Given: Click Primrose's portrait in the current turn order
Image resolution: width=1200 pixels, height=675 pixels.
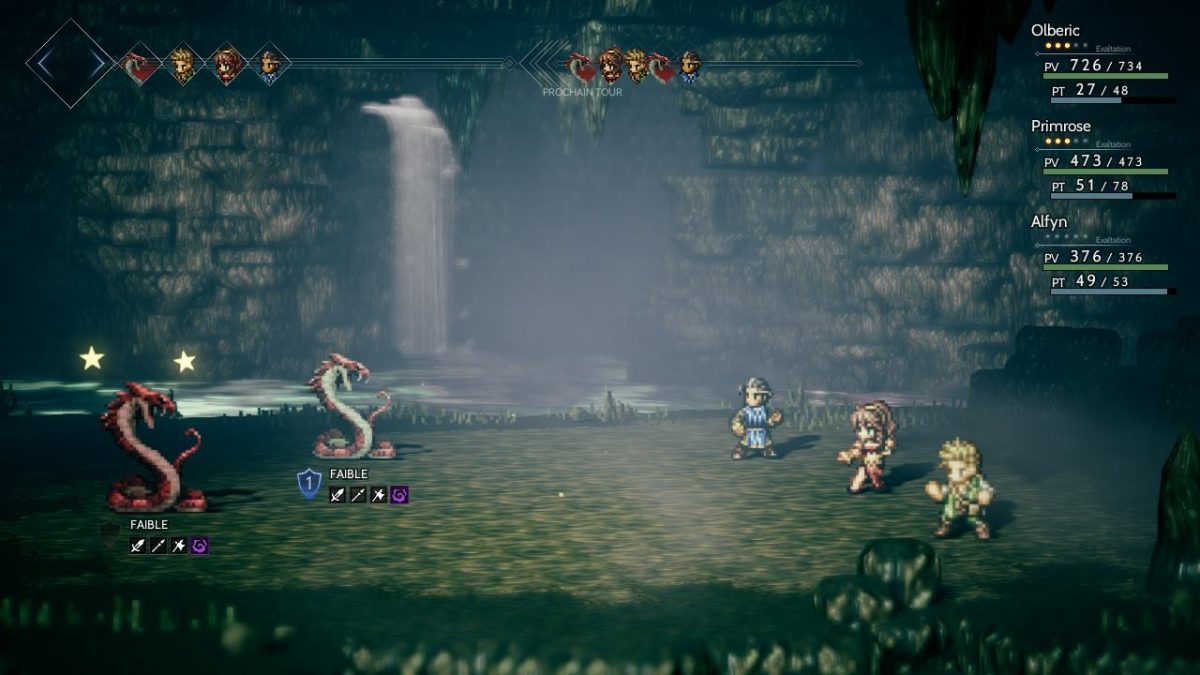Looking at the screenshot, I should tap(226, 64).
